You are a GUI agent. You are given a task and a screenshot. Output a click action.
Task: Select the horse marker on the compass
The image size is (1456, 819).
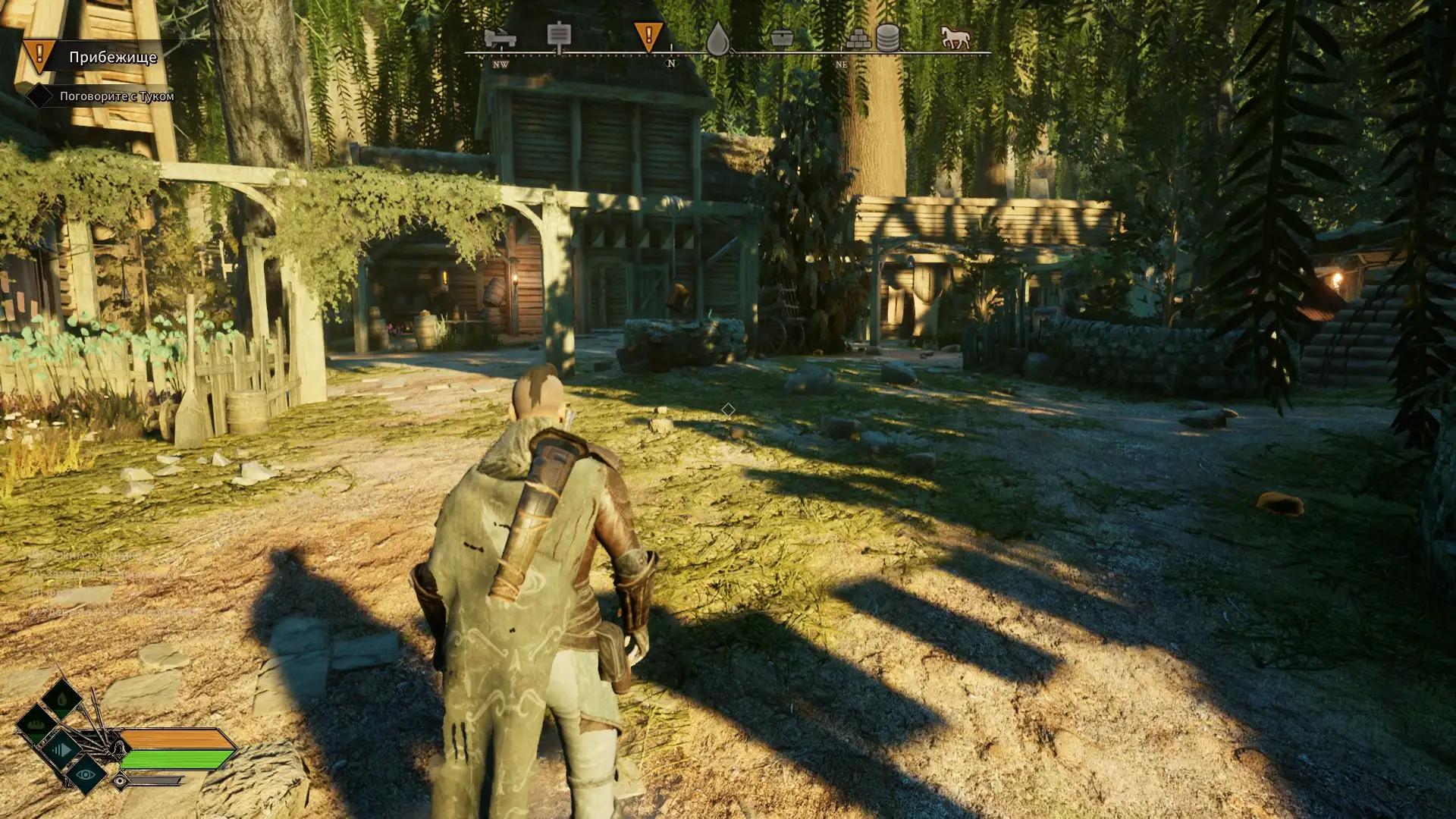pyautogui.click(x=954, y=37)
